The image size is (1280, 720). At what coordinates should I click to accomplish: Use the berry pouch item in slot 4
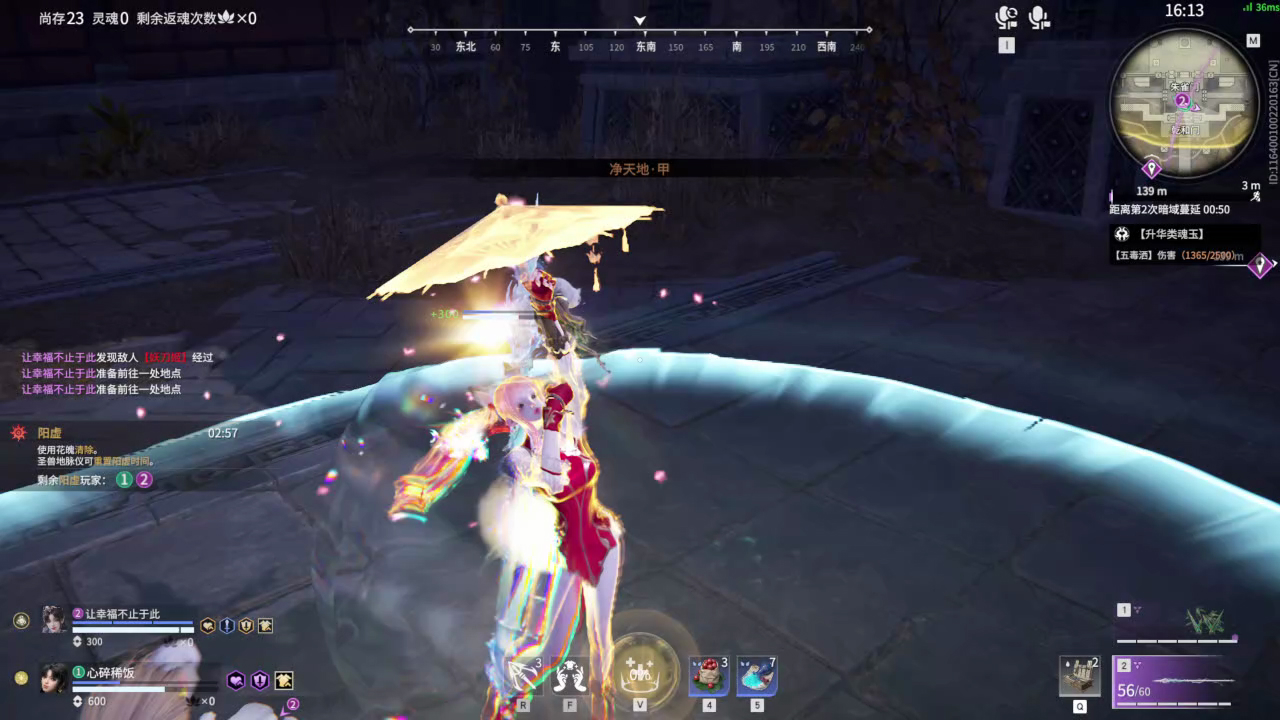pos(709,676)
